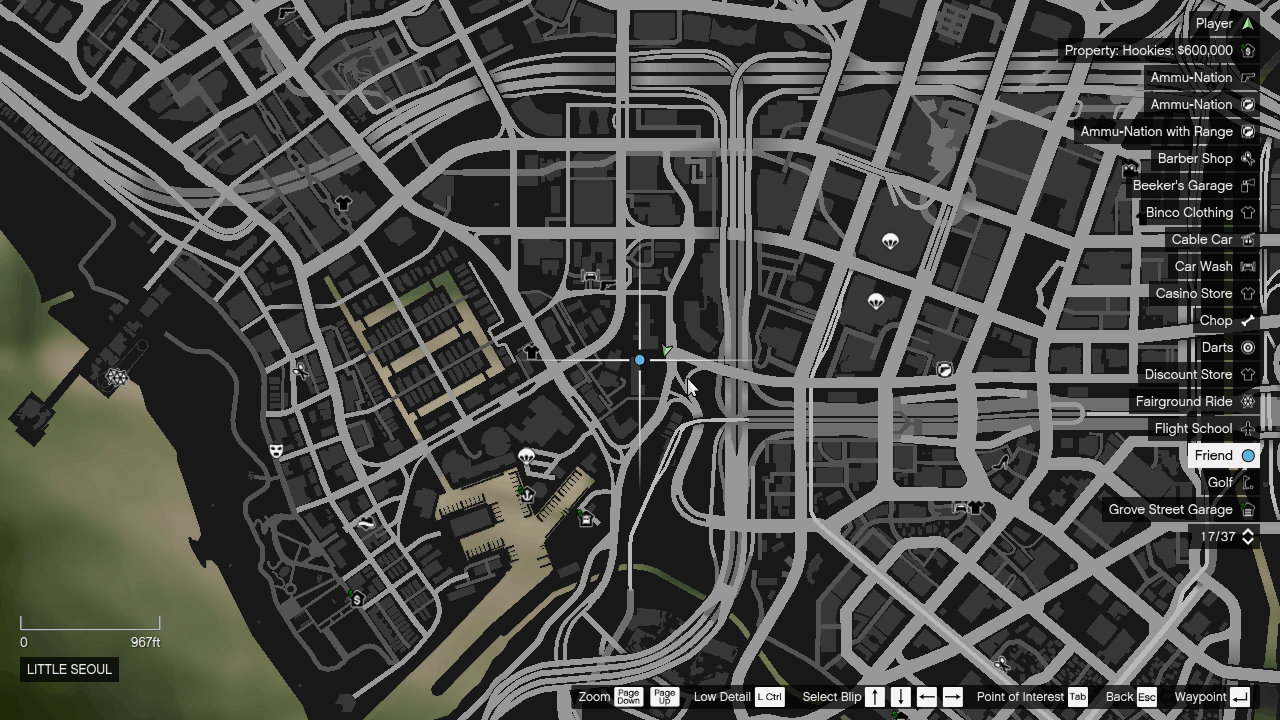Select the anchor blip at the marina

tap(527, 493)
